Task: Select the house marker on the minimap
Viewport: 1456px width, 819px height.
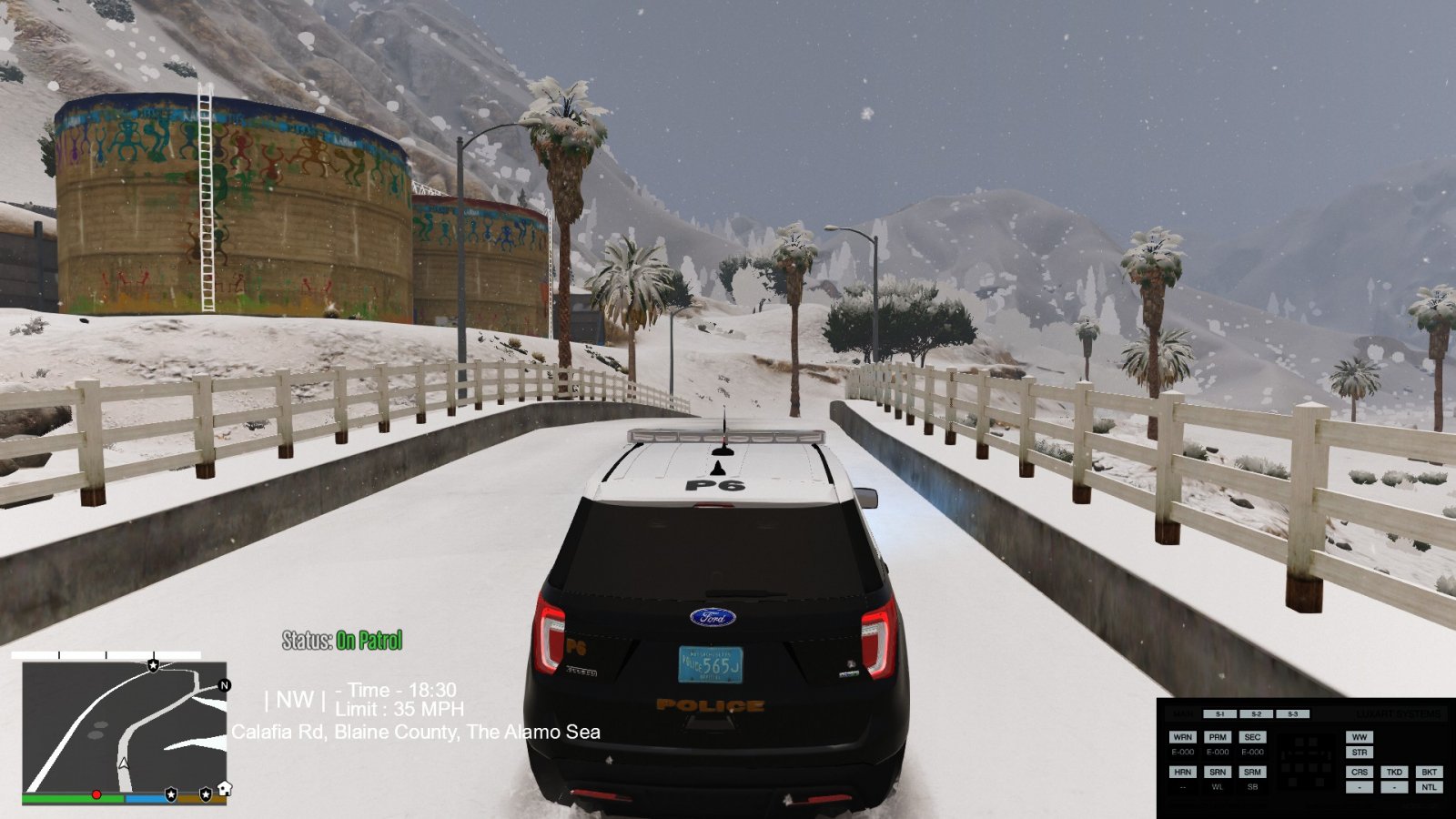Action: (224, 788)
